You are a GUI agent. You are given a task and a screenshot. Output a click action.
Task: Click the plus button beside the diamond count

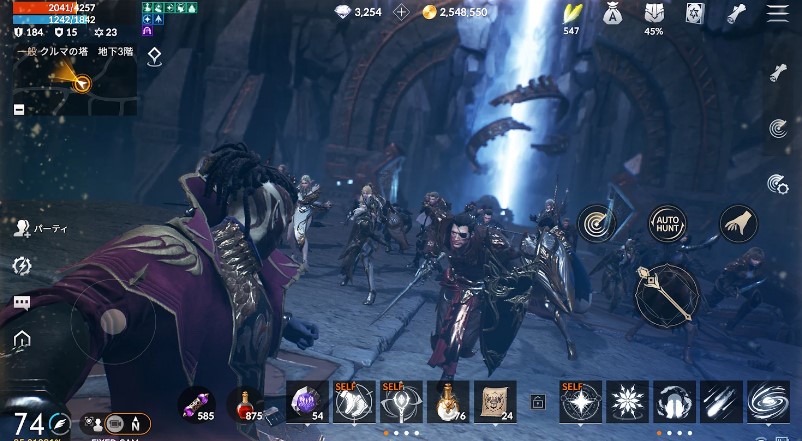402,12
